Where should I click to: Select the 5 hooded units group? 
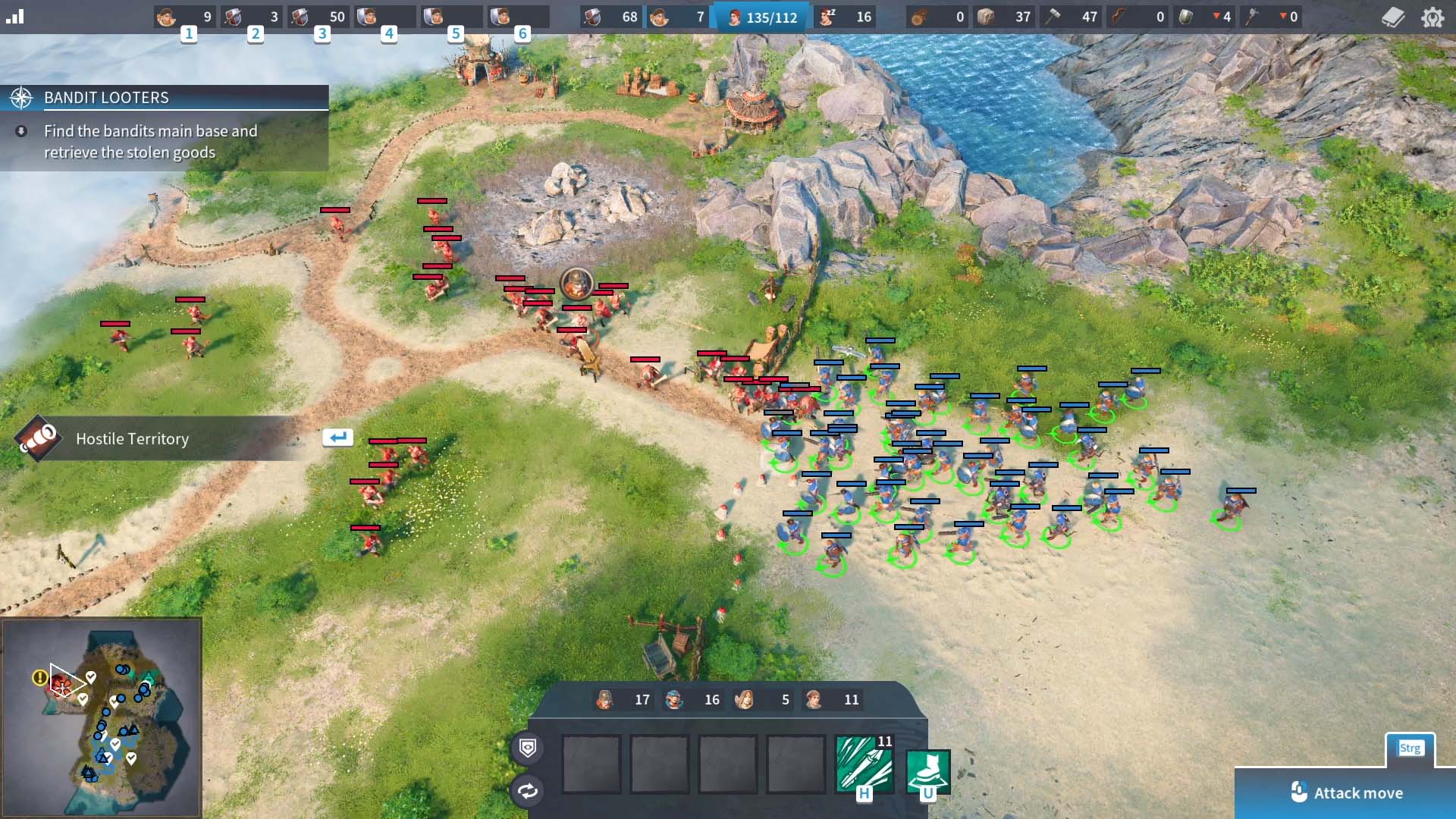click(x=763, y=699)
